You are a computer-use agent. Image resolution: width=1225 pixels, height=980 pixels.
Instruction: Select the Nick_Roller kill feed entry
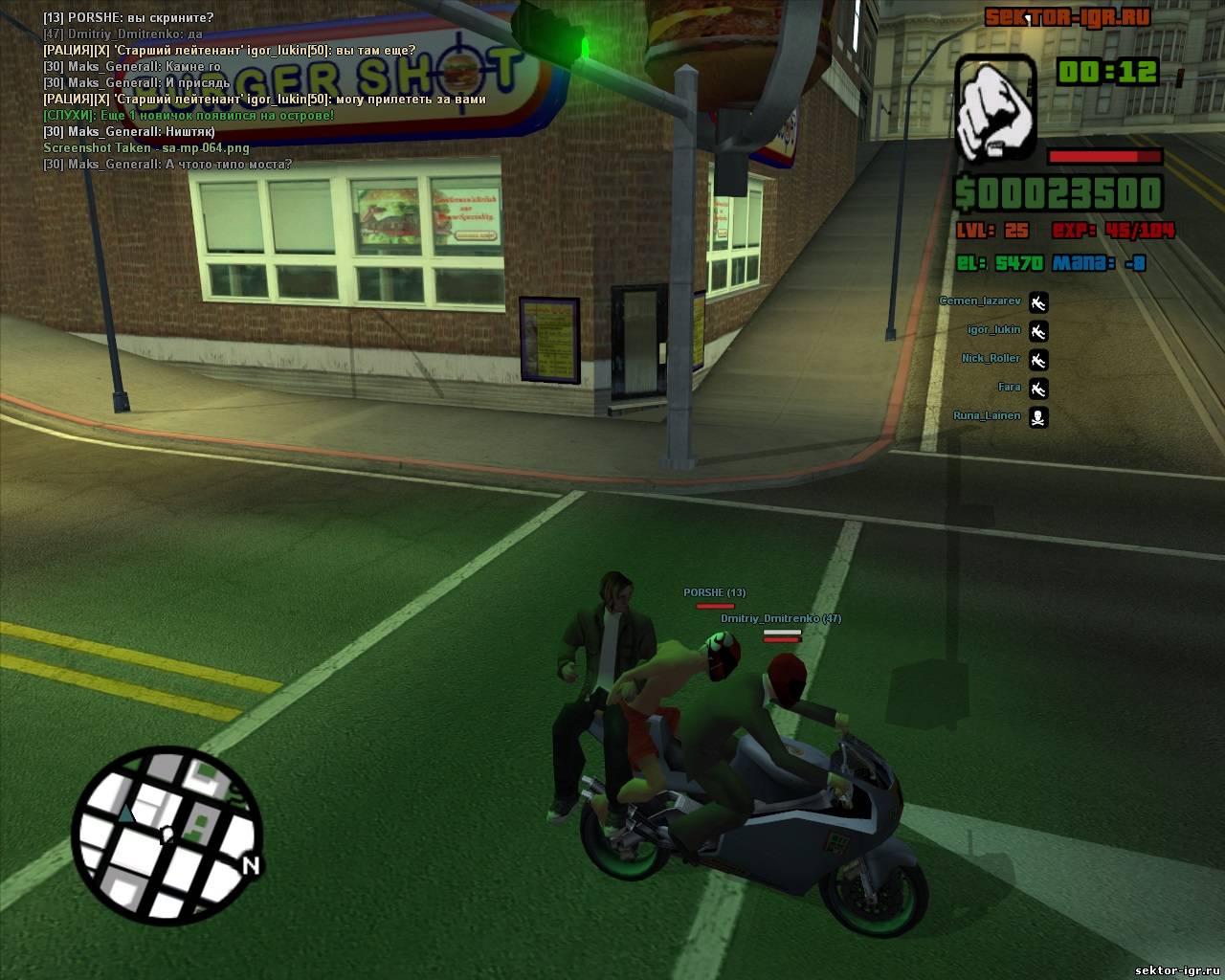[1004, 360]
